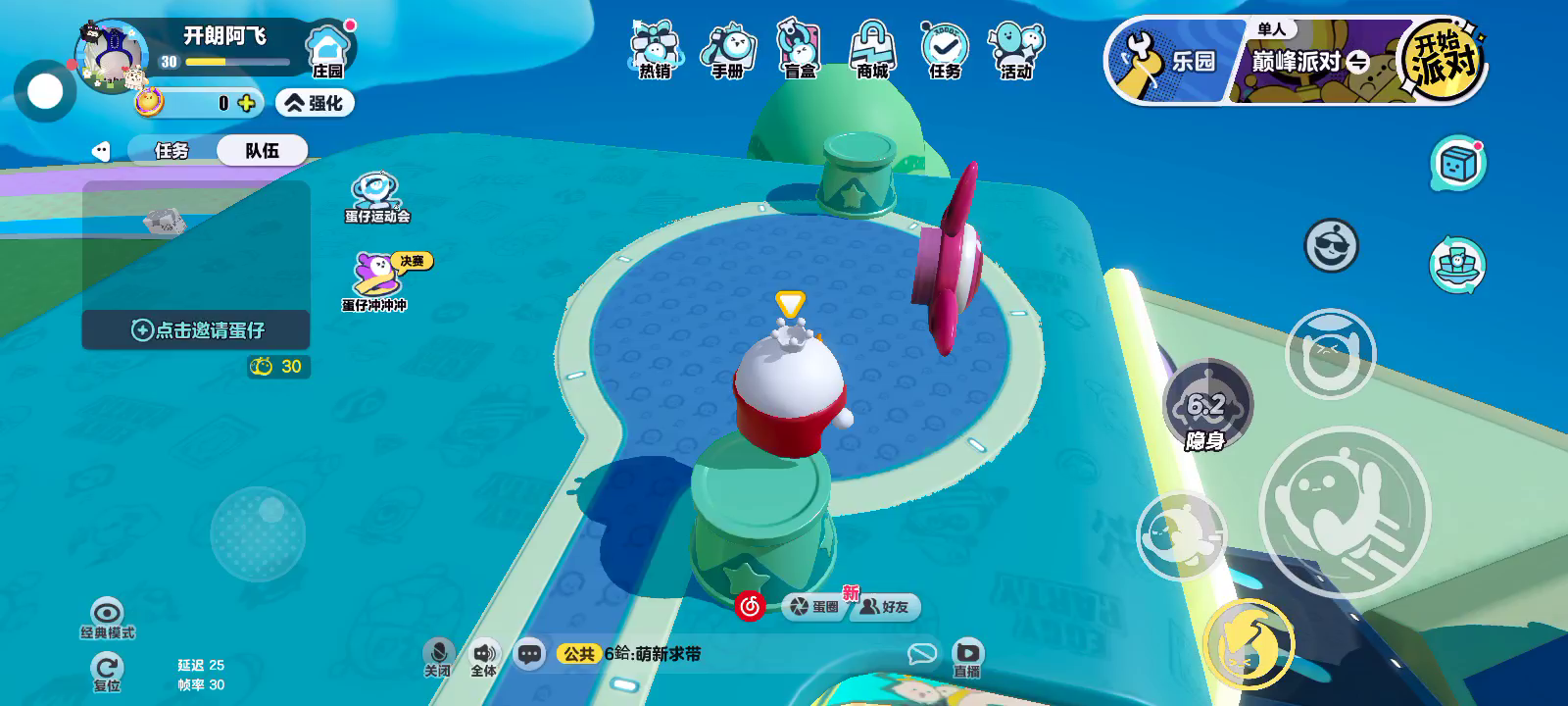The height and width of the screenshot is (706, 1568).
Task: Go to the 庄园 manor
Action: point(327,51)
